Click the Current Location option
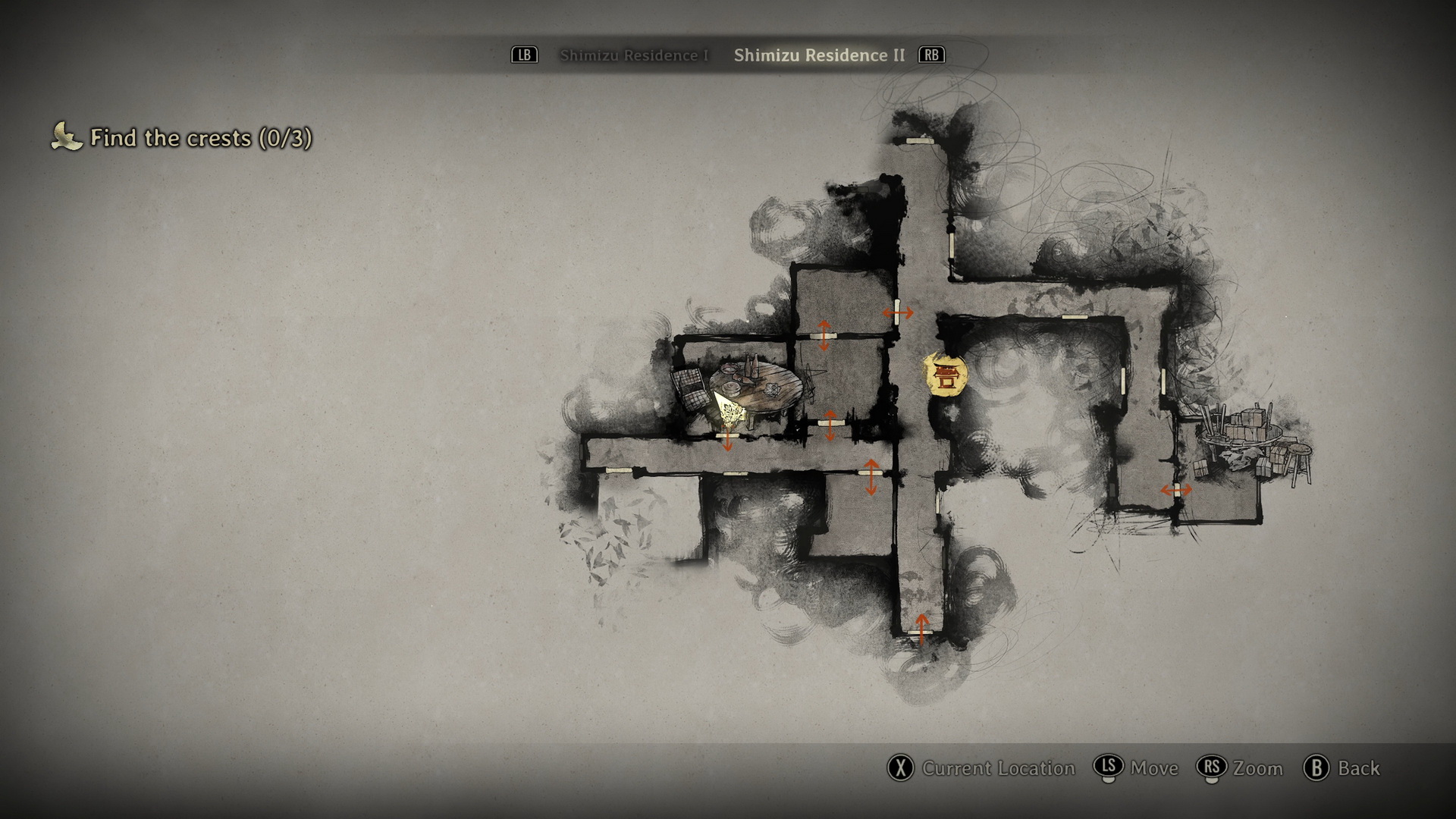 [982, 768]
